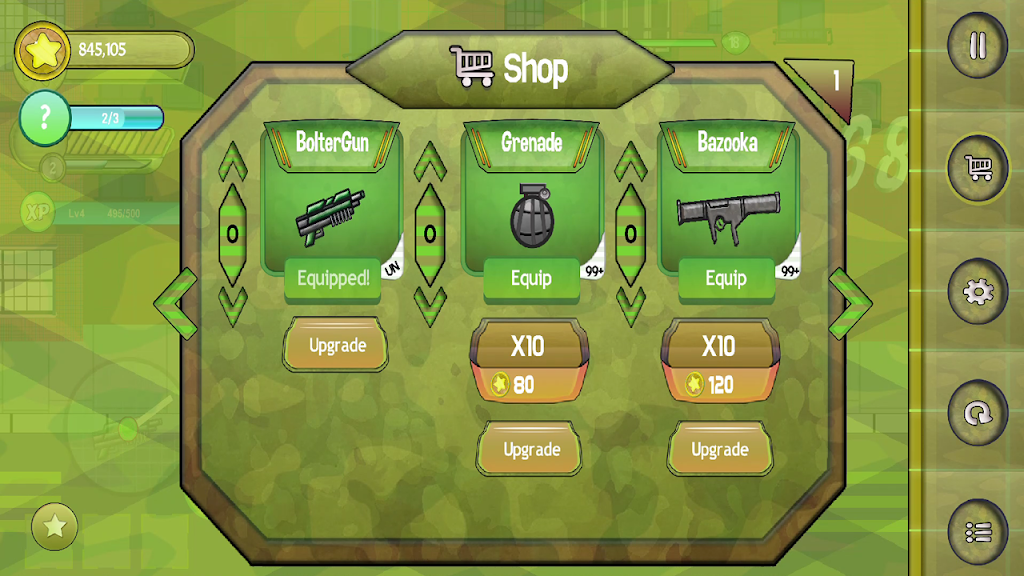Click the question mark help icon
Screen dimensions: 1024x576
click(x=43, y=118)
